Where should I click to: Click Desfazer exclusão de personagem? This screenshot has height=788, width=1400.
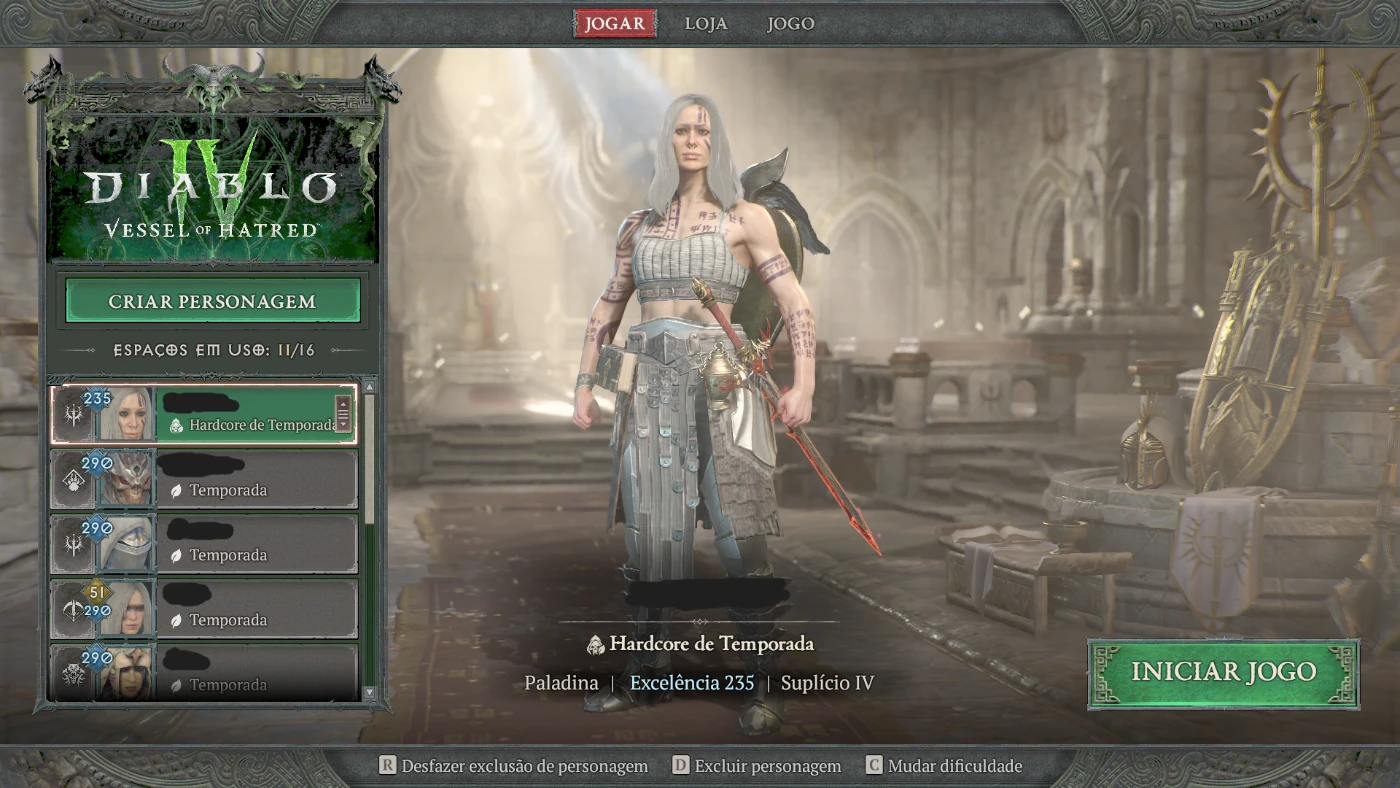pos(513,766)
